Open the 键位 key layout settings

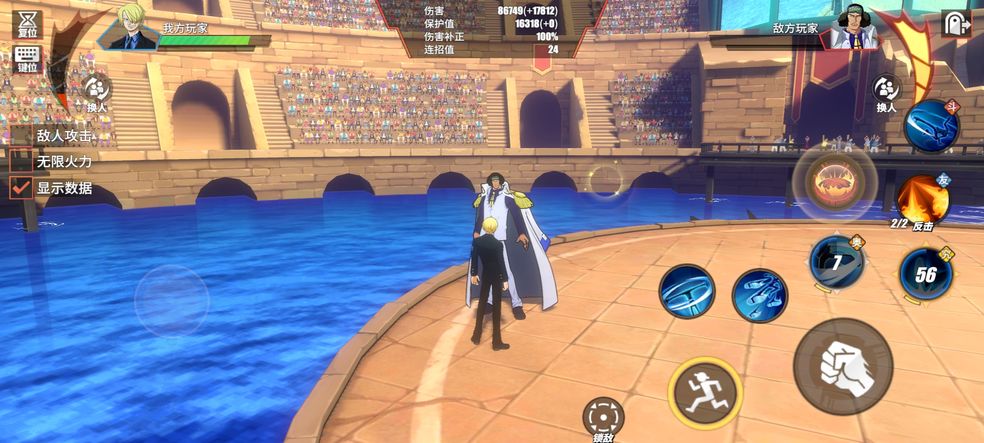point(27,58)
